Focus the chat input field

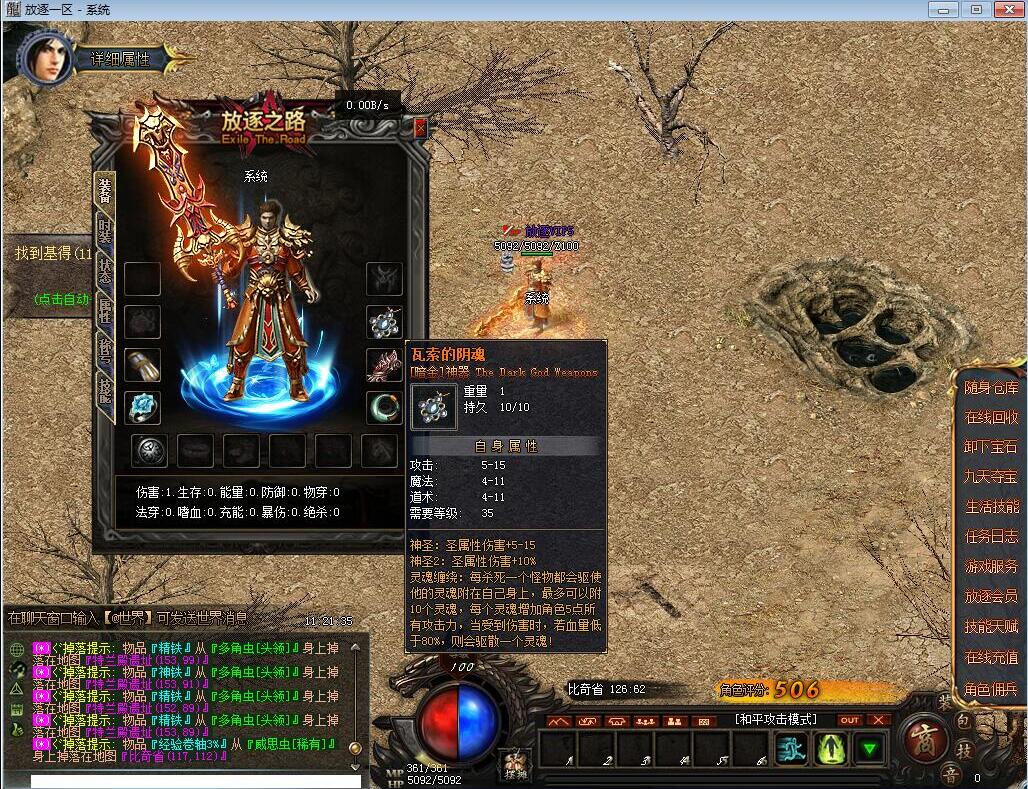point(195,781)
